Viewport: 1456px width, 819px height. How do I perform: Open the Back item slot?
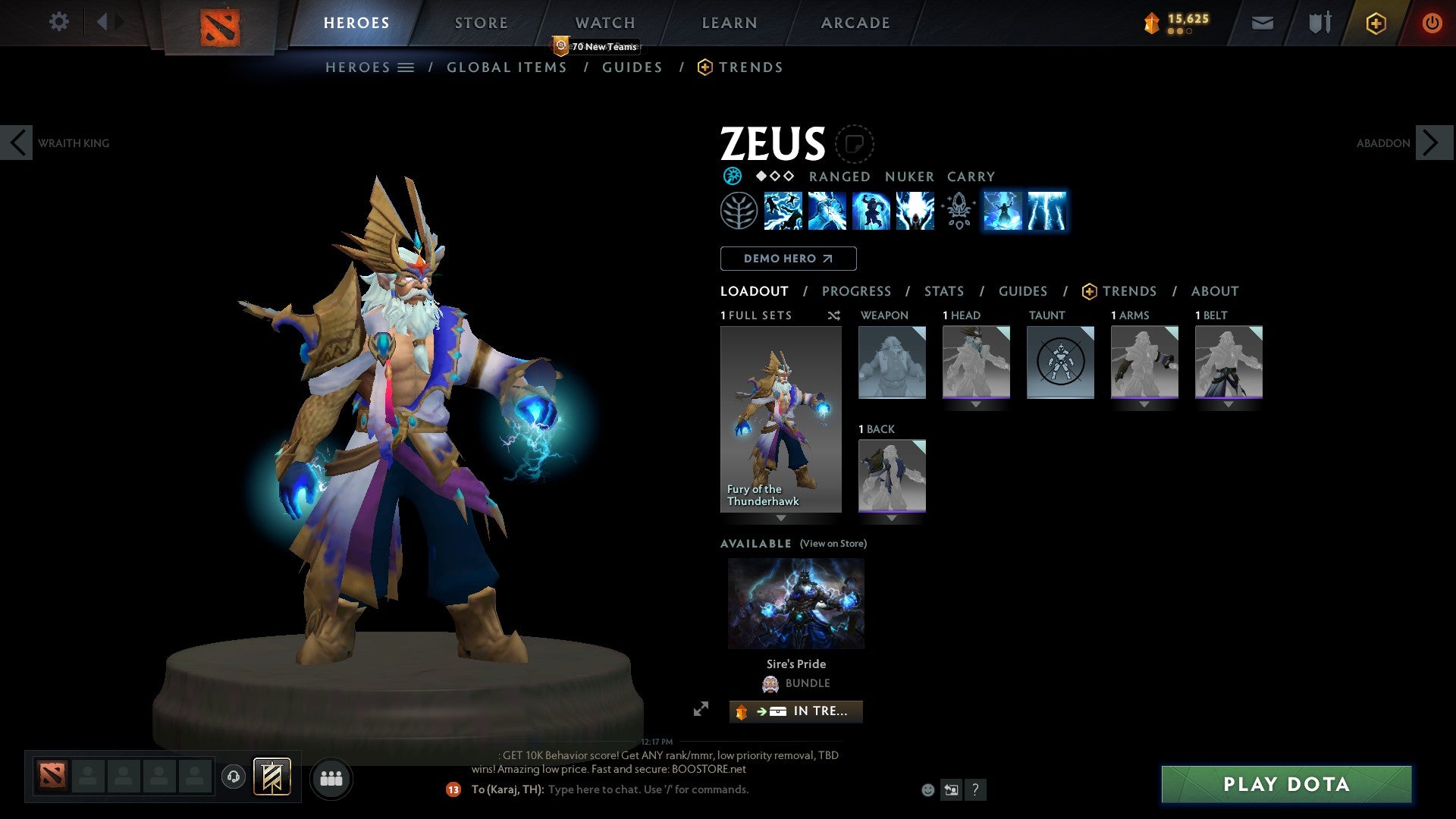pos(892,475)
